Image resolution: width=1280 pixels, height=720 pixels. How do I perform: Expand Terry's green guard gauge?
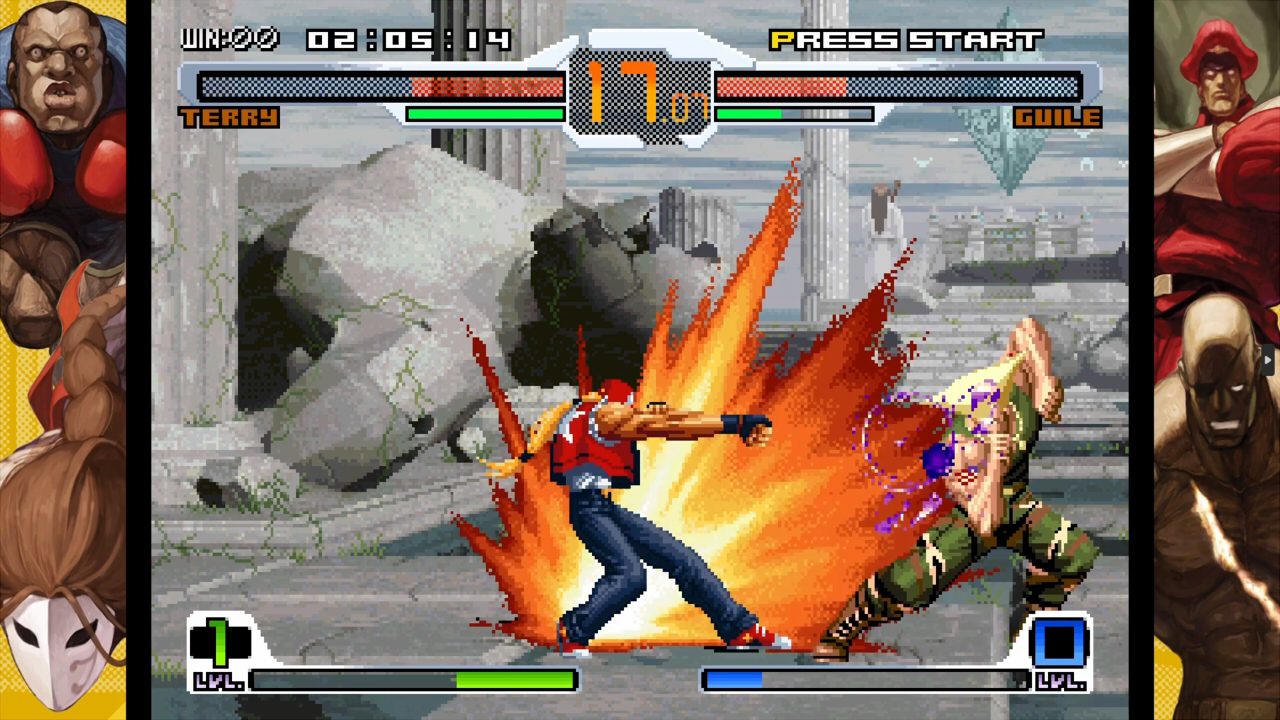point(485,114)
